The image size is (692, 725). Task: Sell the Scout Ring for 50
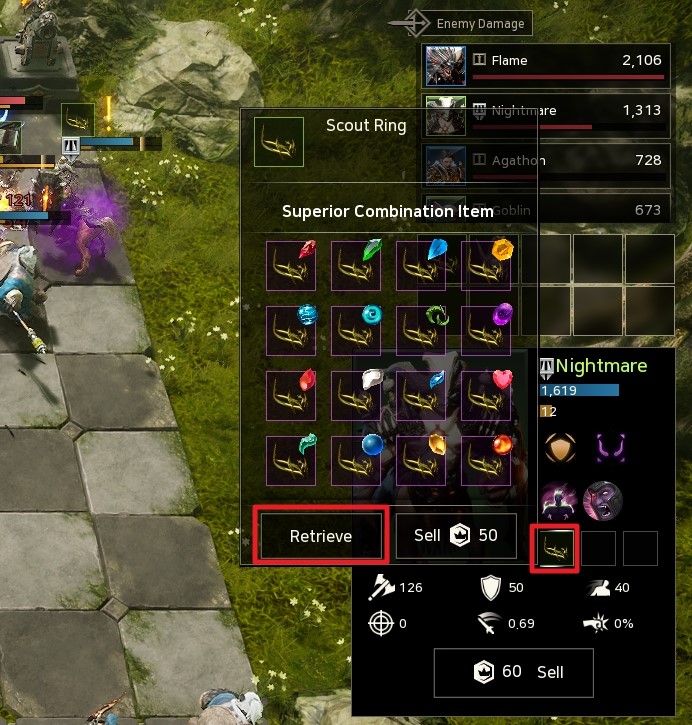456,536
